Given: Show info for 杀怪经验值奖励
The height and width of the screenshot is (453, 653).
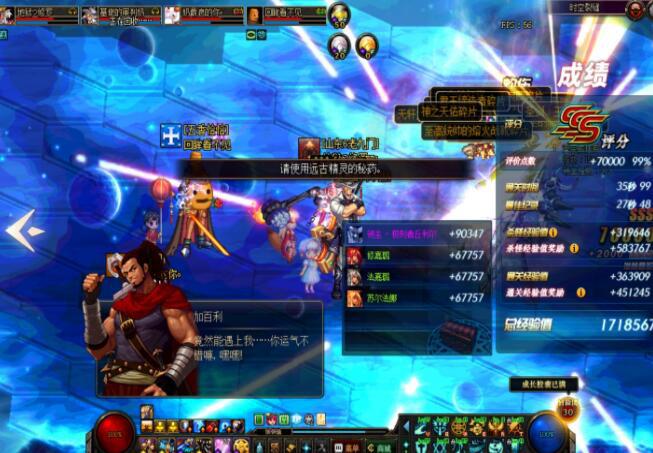Looking at the screenshot, I should 574,247.
